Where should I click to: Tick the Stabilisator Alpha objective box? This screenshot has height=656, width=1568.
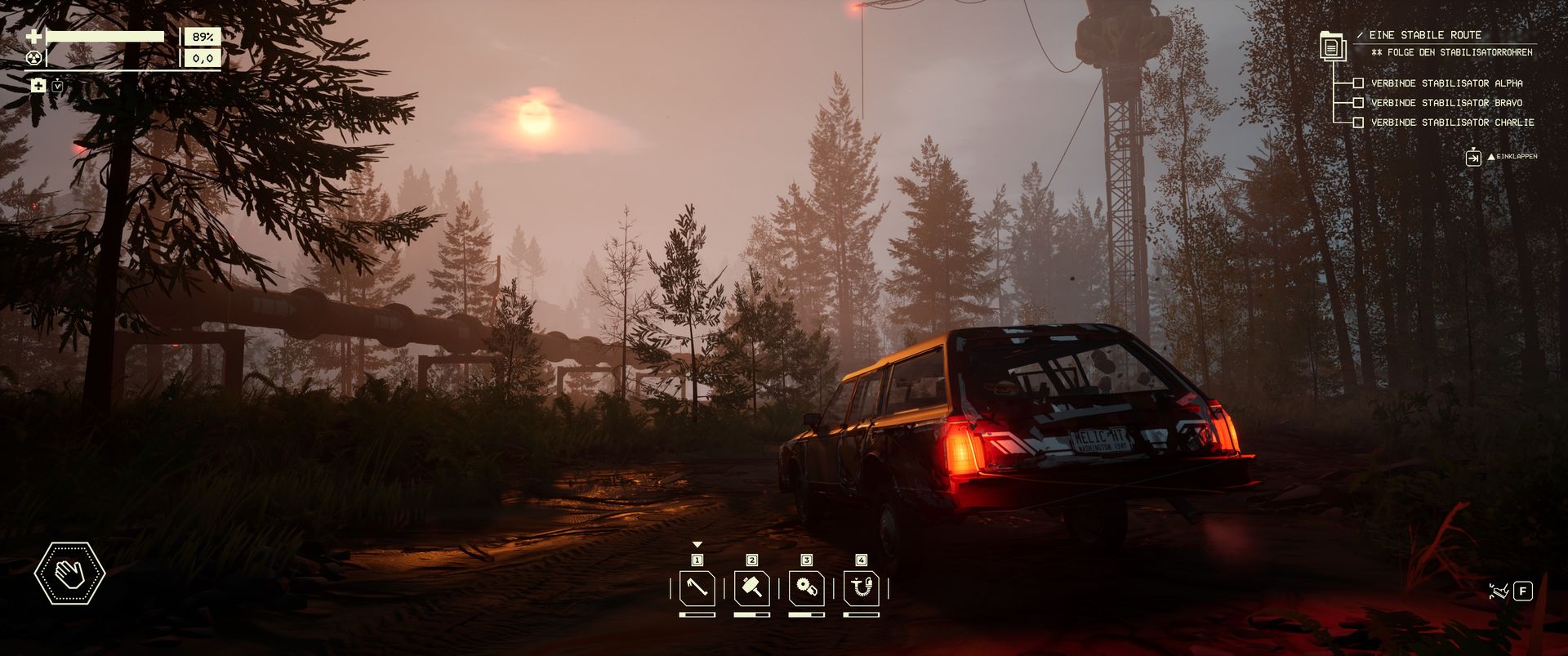point(1358,83)
